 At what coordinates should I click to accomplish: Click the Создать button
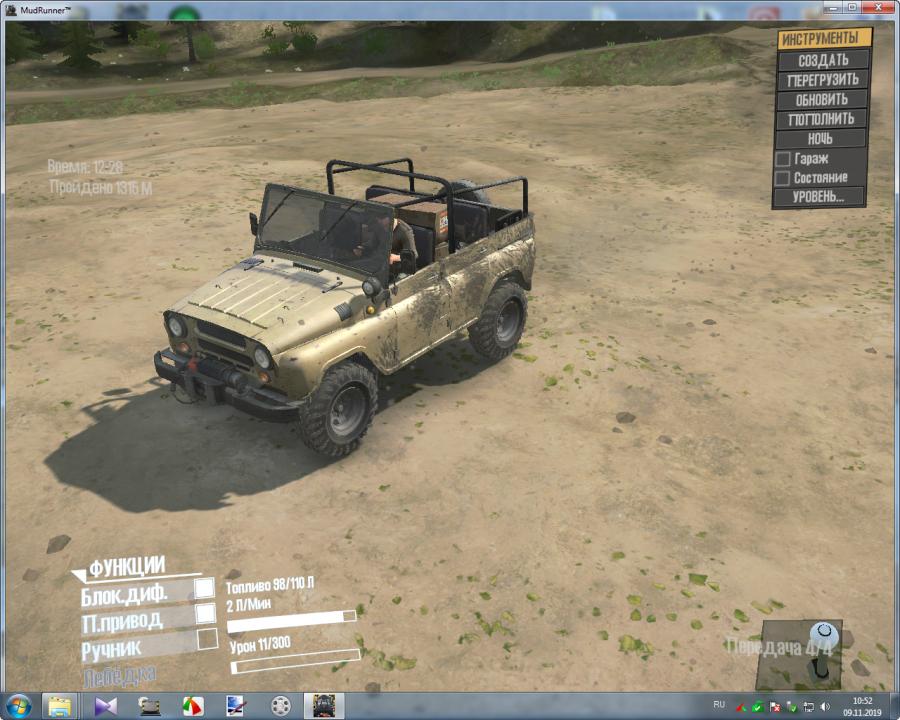click(823, 60)
